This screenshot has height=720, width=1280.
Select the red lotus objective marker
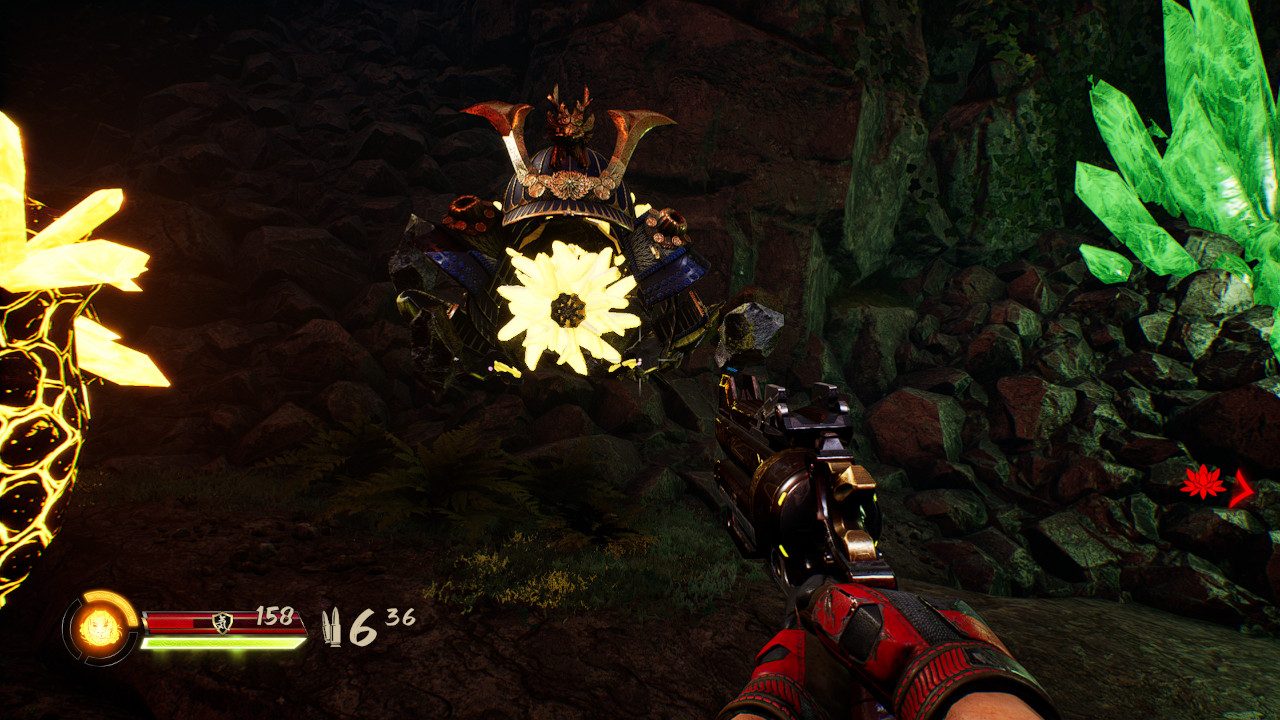tap(1202, 483)
